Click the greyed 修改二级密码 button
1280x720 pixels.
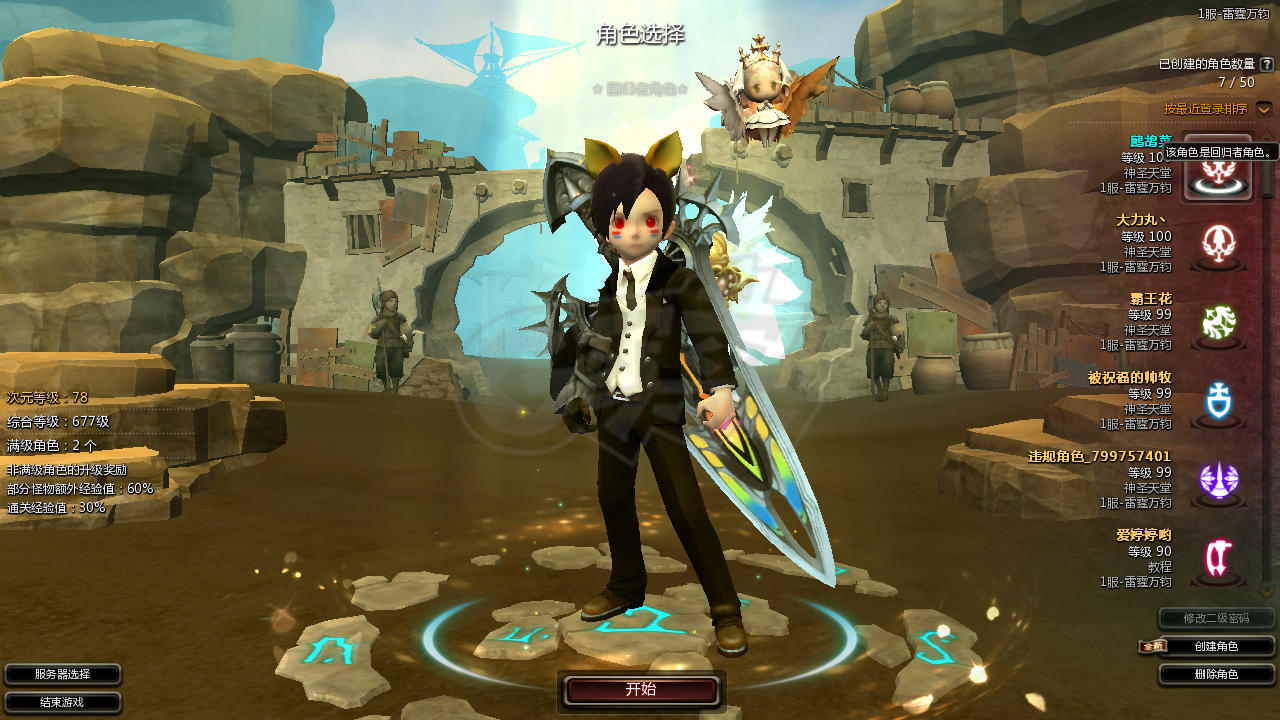1216,618
